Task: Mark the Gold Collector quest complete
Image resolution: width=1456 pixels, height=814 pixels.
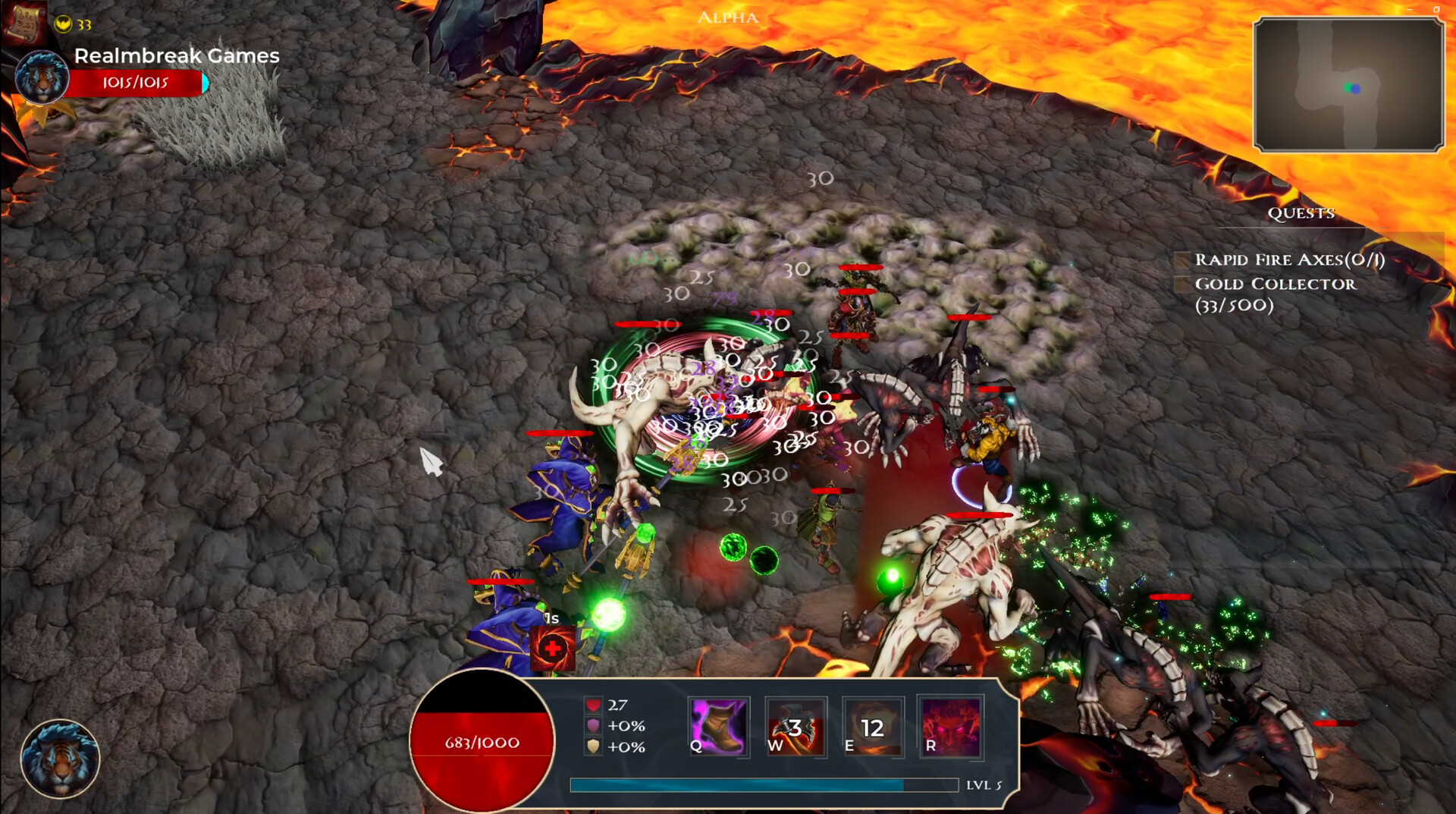Action: click(1183, 285)
